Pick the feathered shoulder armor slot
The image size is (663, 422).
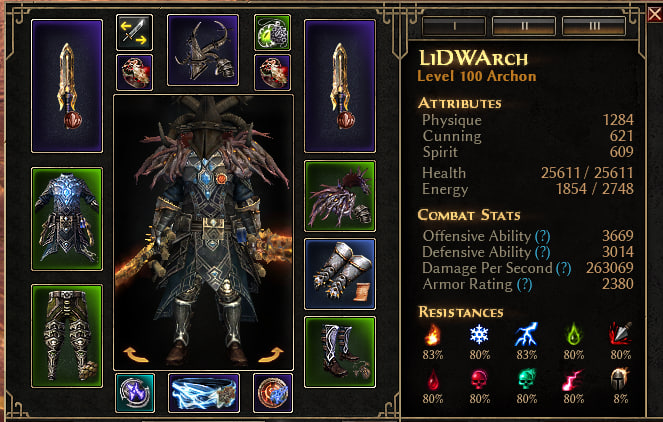point(339,195)
